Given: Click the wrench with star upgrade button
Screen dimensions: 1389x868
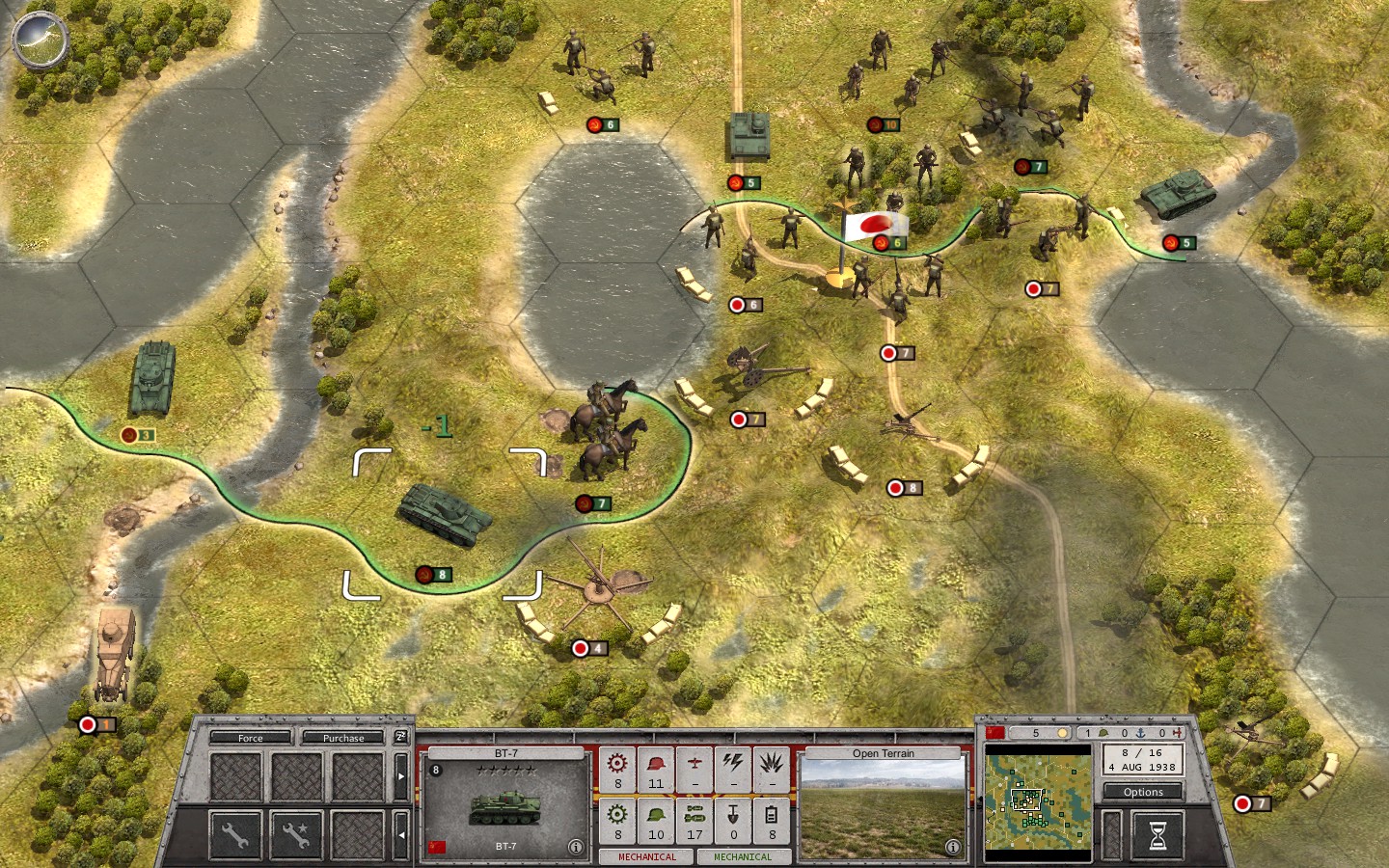Looking at the screenshot, I should pyautogui.click(x=296, y=834).
